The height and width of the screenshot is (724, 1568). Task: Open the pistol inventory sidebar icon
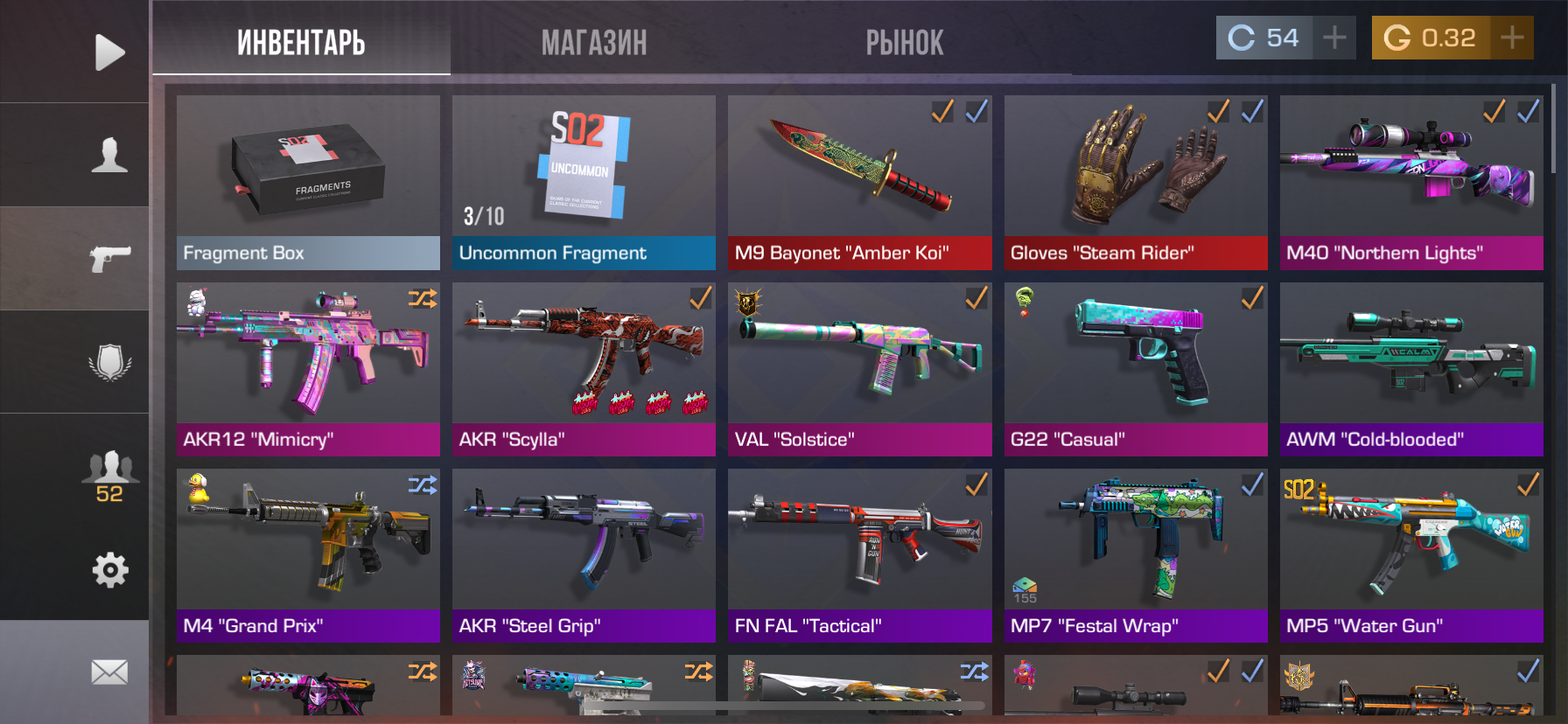(109, 258)
